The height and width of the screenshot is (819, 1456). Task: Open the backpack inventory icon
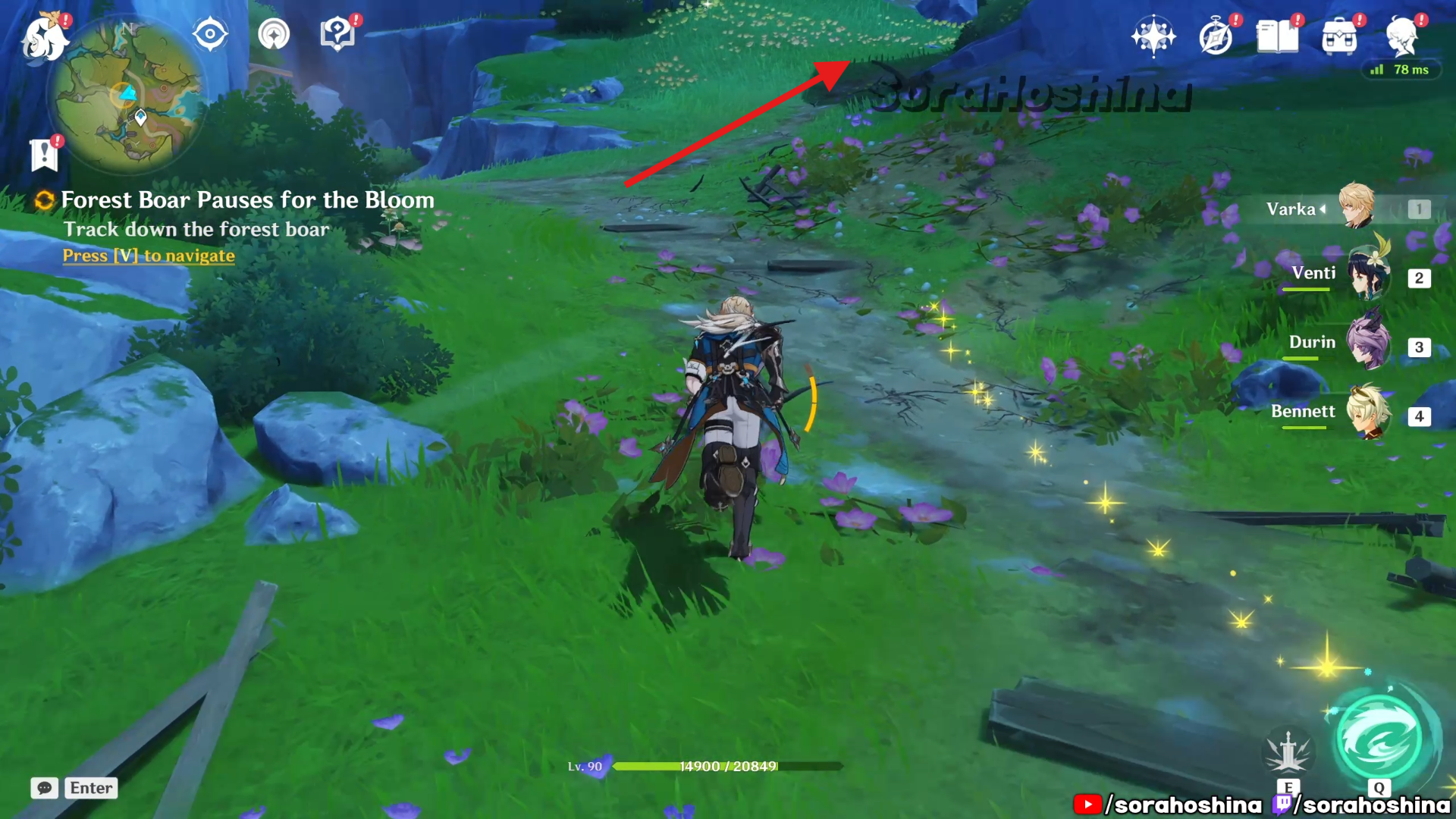(1339, 36)
